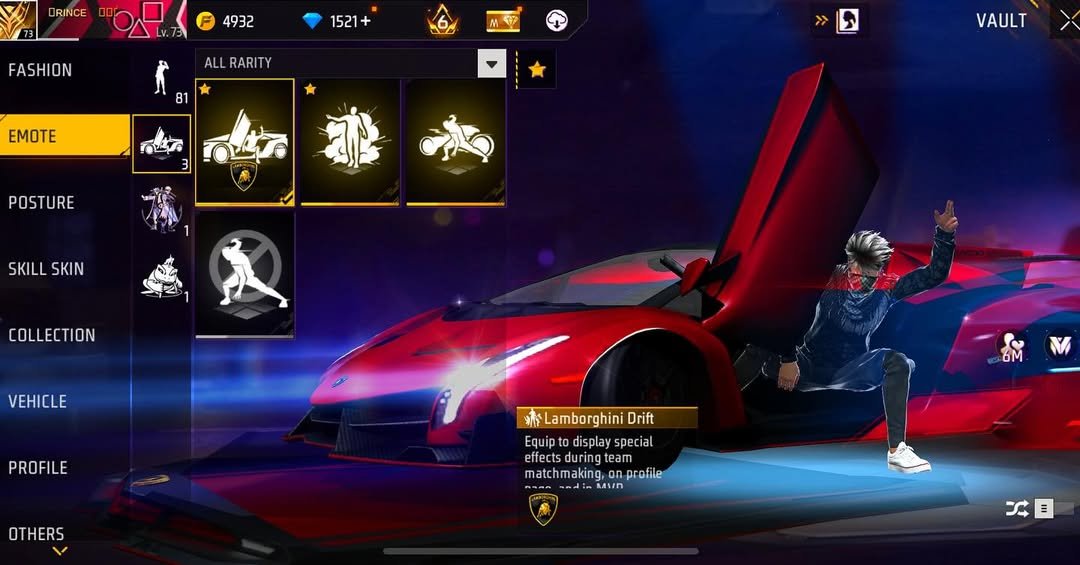1080x565 pixels.
Task: Show the Collection category
Action: (x=52, y=335)
